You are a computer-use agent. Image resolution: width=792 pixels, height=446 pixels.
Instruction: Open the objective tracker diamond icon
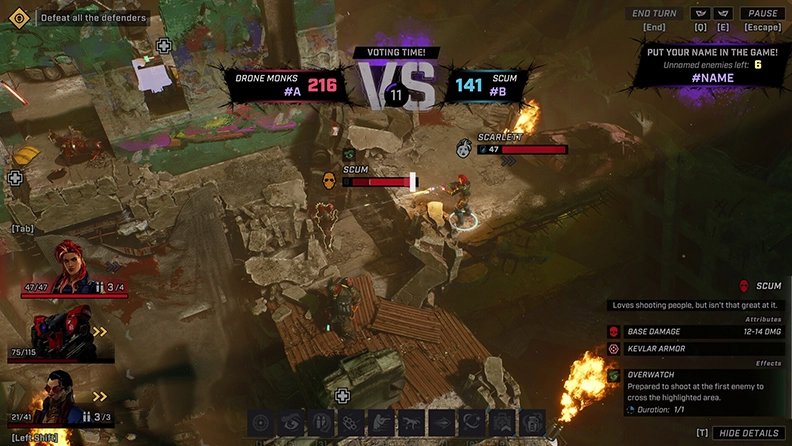(17, 17)
